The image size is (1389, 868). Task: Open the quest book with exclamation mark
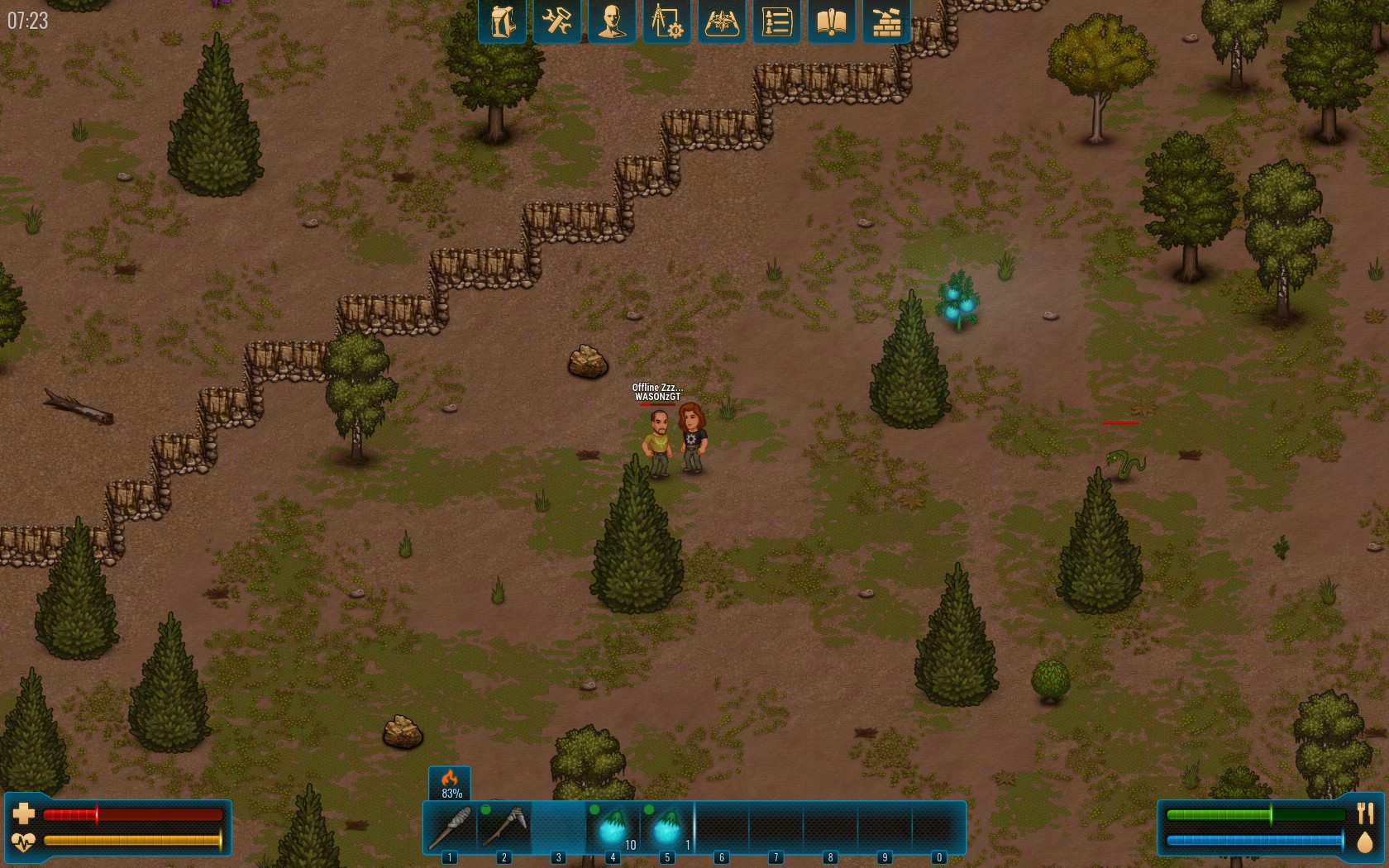831,21
